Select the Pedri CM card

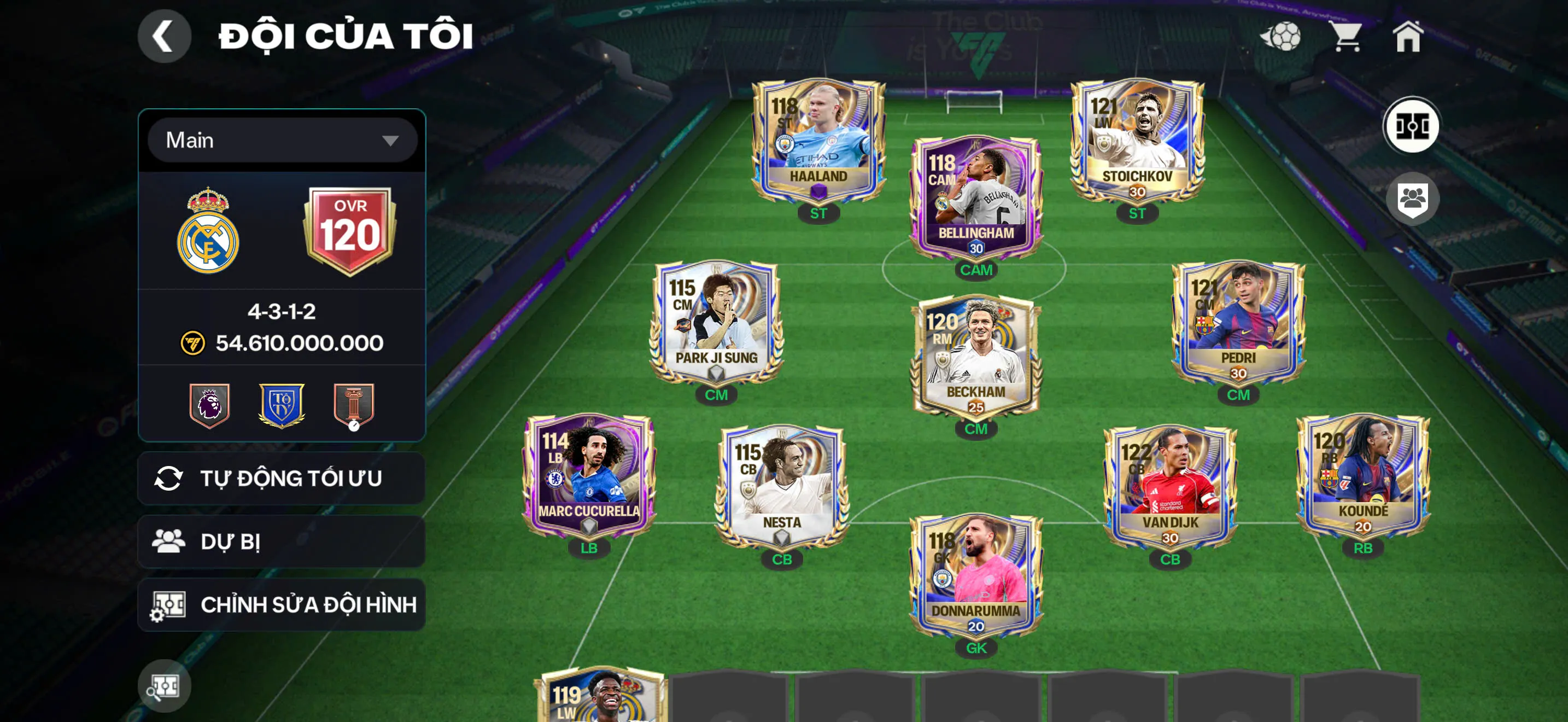click(1237, 323)
